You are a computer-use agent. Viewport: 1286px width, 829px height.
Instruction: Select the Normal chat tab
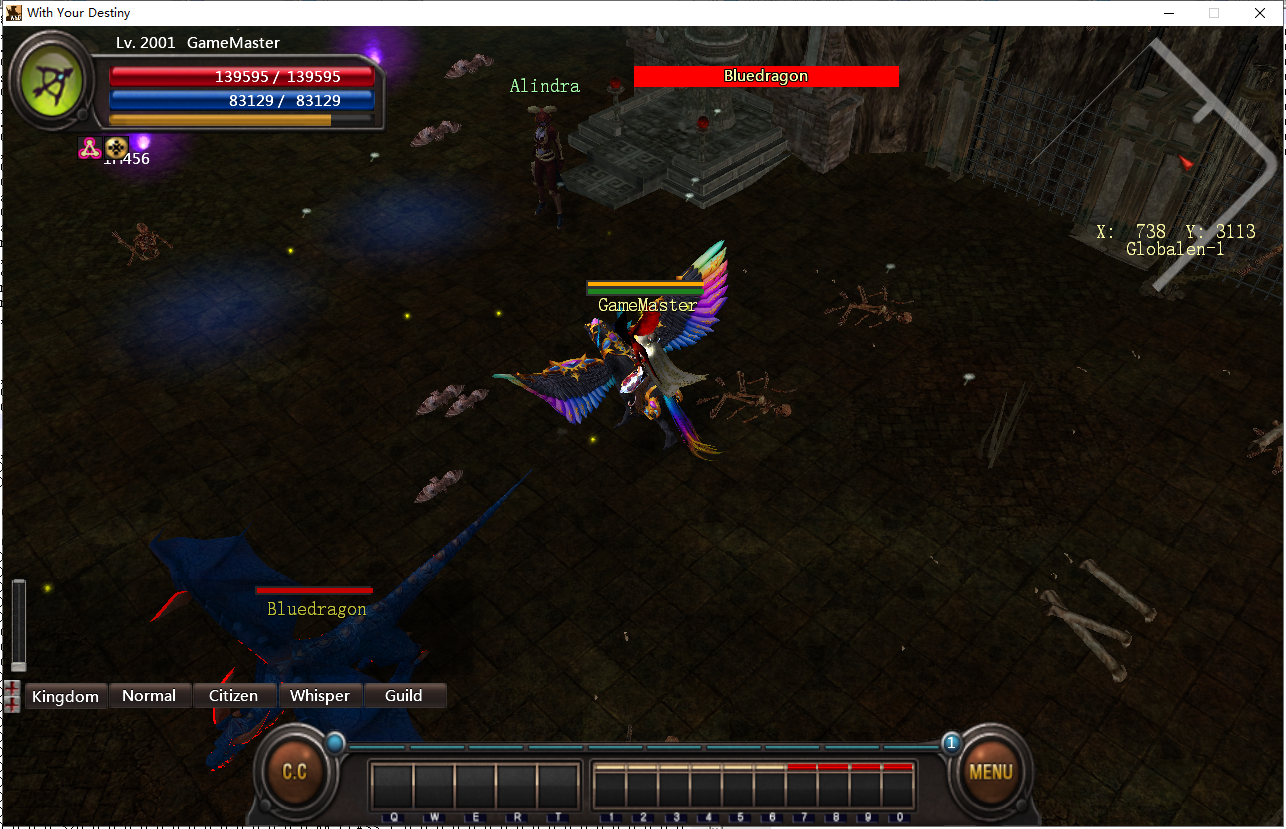coord(150,695)
